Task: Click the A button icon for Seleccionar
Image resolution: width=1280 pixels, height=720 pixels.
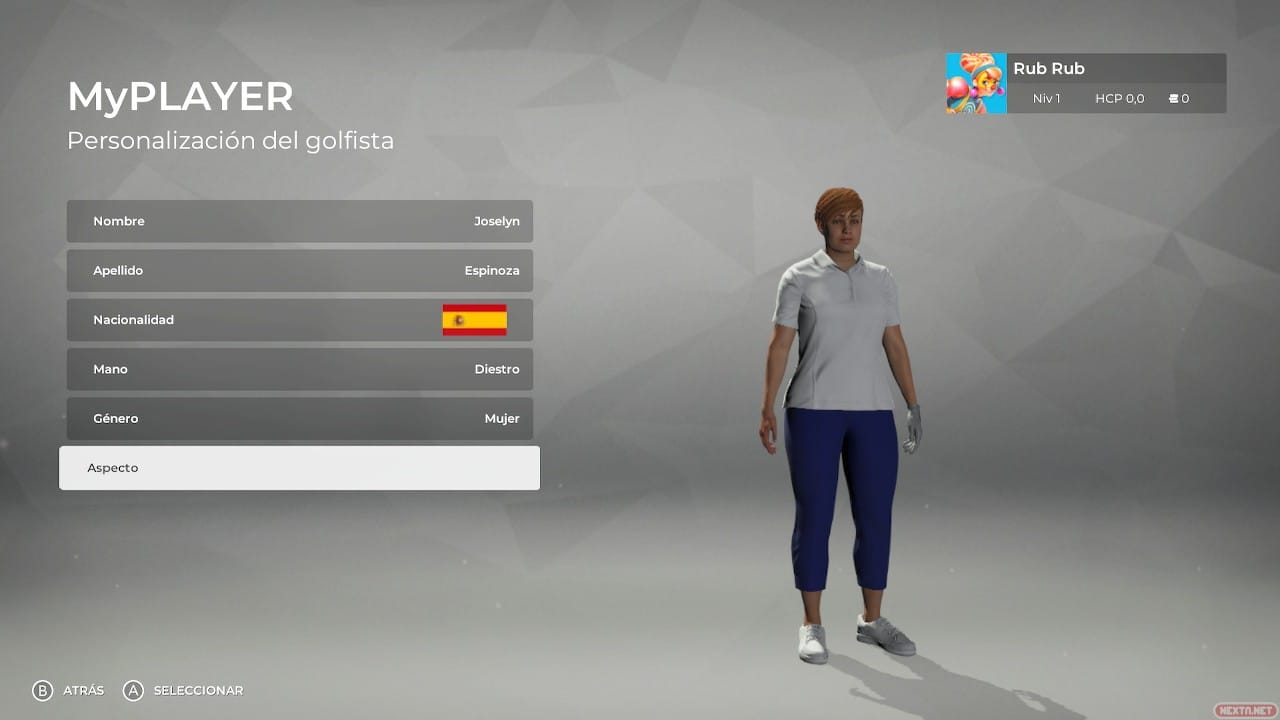Action: (x=131, y=690)
